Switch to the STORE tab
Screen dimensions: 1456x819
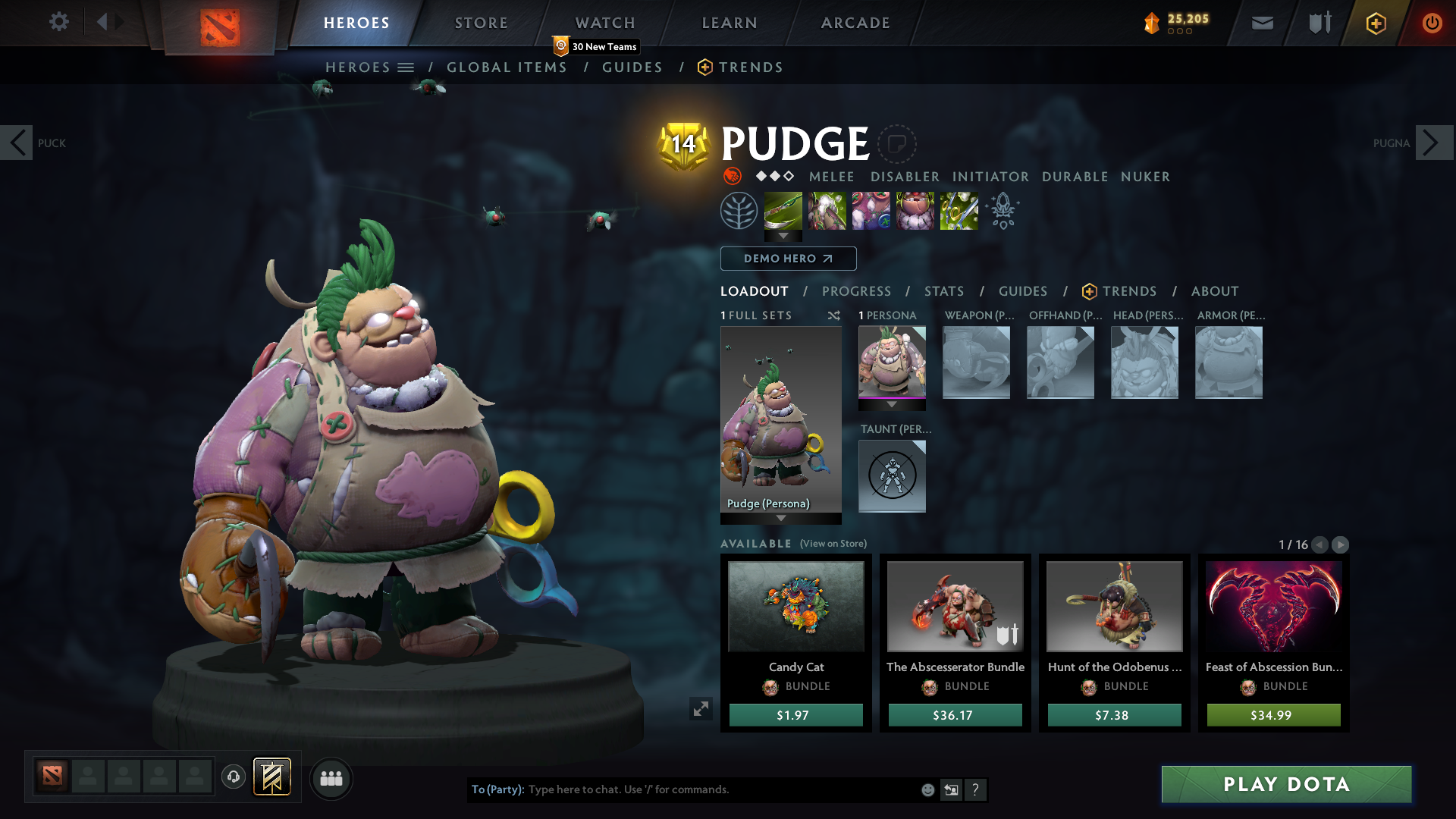[x=481, y=23]
